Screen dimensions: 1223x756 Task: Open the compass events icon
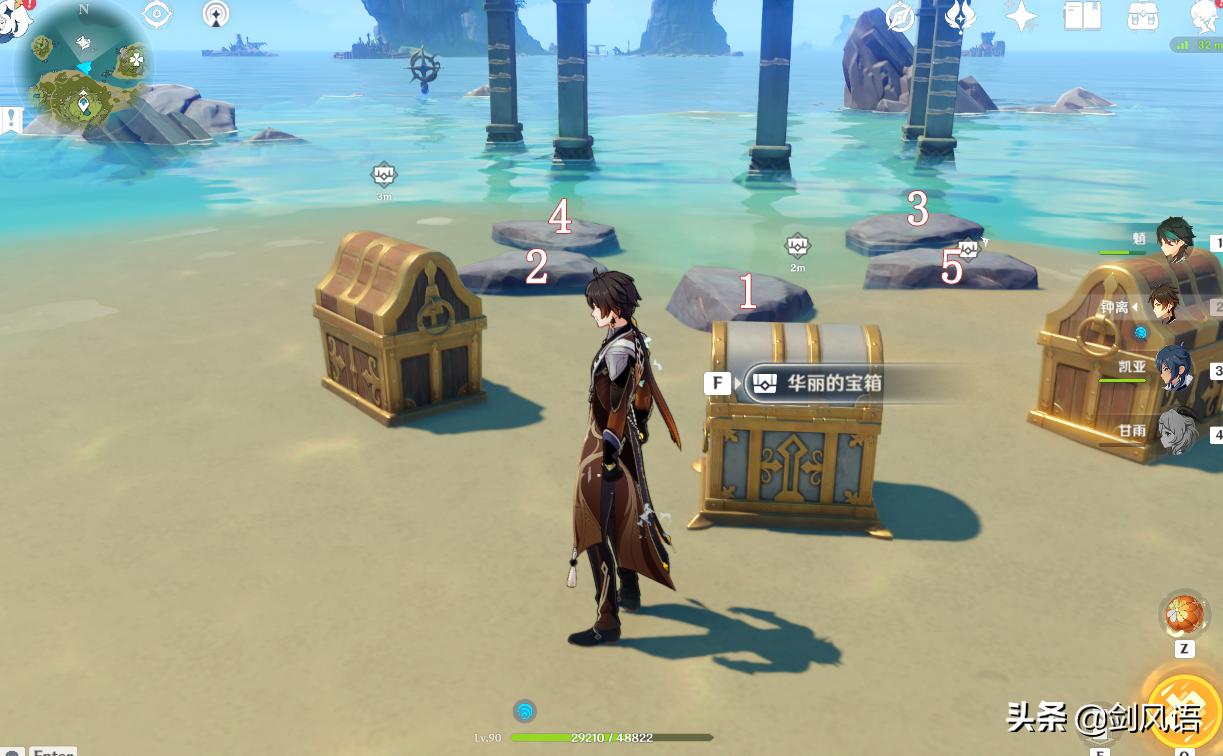point(900,17)
